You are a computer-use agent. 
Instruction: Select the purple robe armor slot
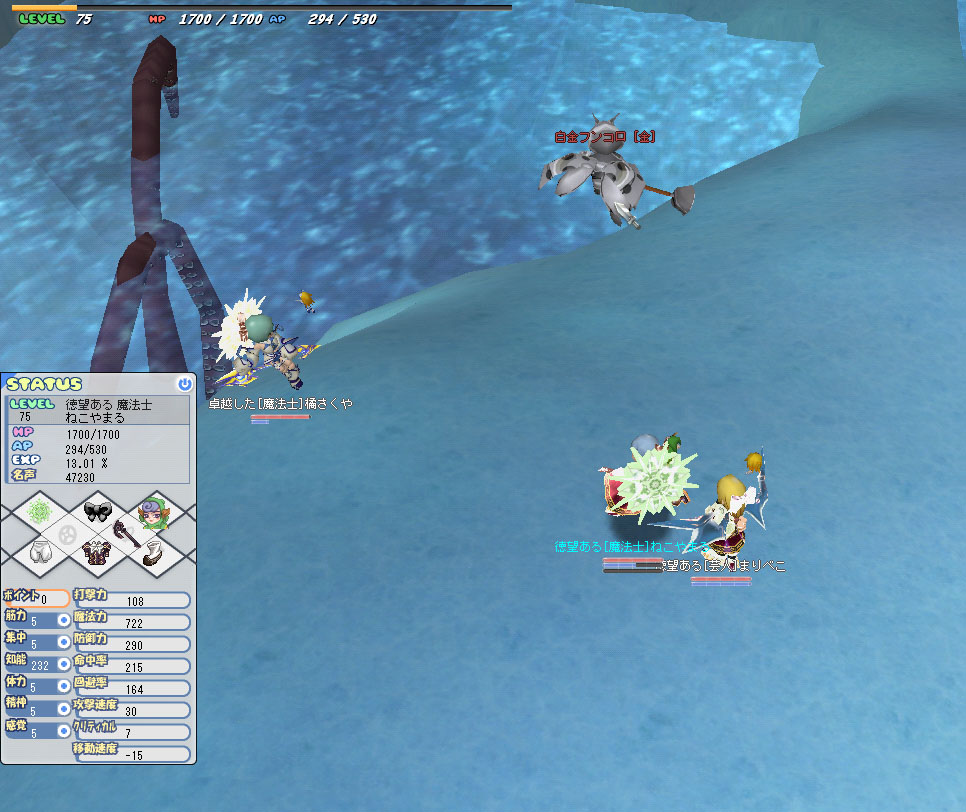[97, 553]
